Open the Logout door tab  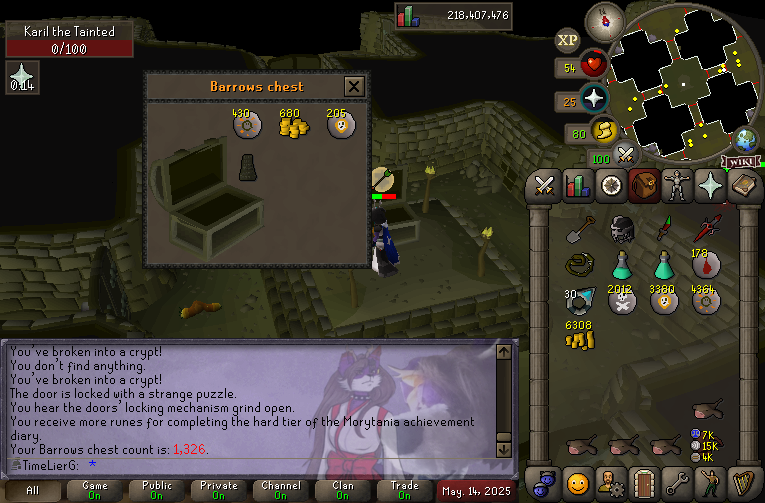(x=645, y=482)
